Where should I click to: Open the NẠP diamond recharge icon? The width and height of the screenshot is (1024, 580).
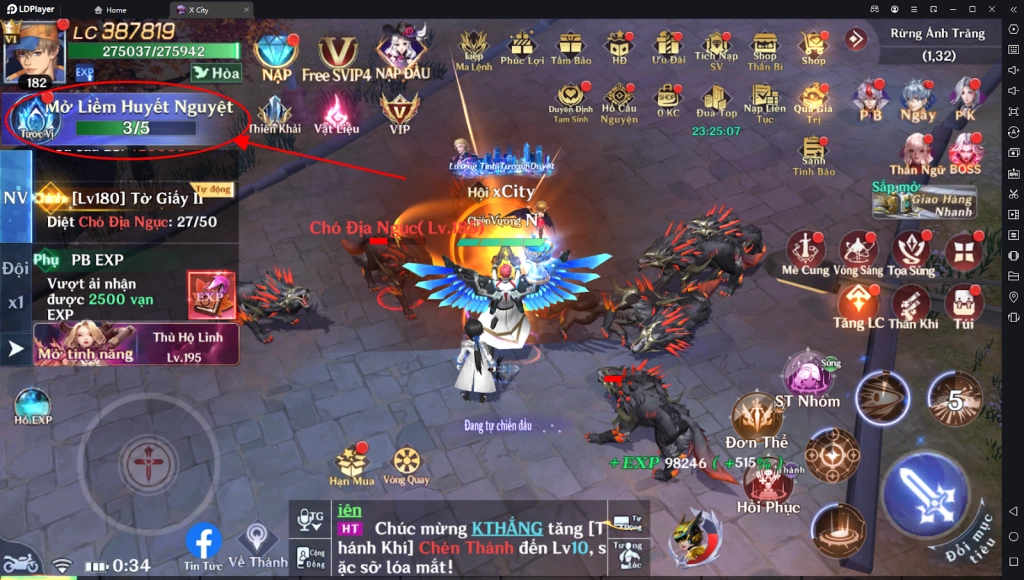click(276, 54)
